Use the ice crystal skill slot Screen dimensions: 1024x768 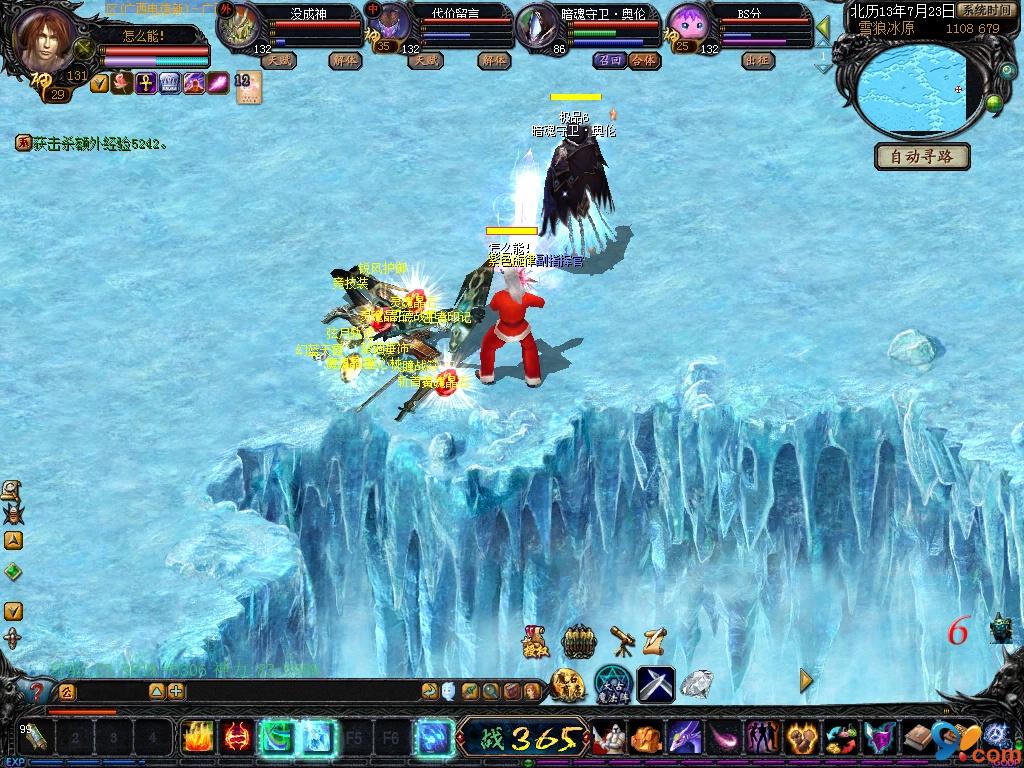point(318,738)
